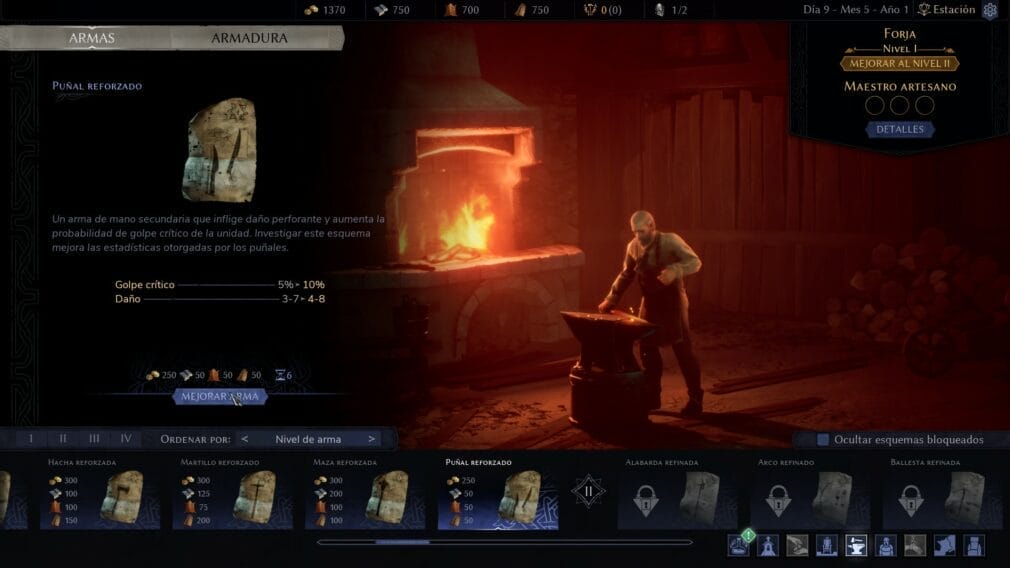The image size is (1010, 568).
Task: Click the Mejorar arma button
Action: [219, 396]
